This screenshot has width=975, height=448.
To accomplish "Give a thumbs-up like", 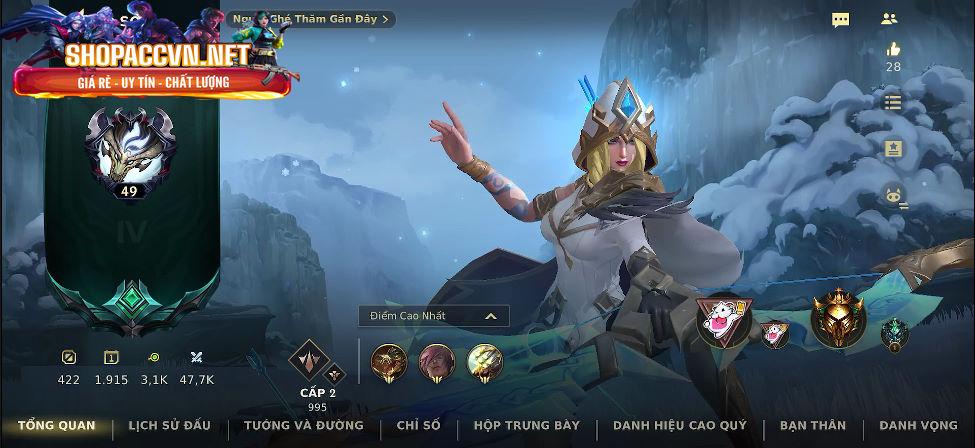I will [x=893, y=49].
